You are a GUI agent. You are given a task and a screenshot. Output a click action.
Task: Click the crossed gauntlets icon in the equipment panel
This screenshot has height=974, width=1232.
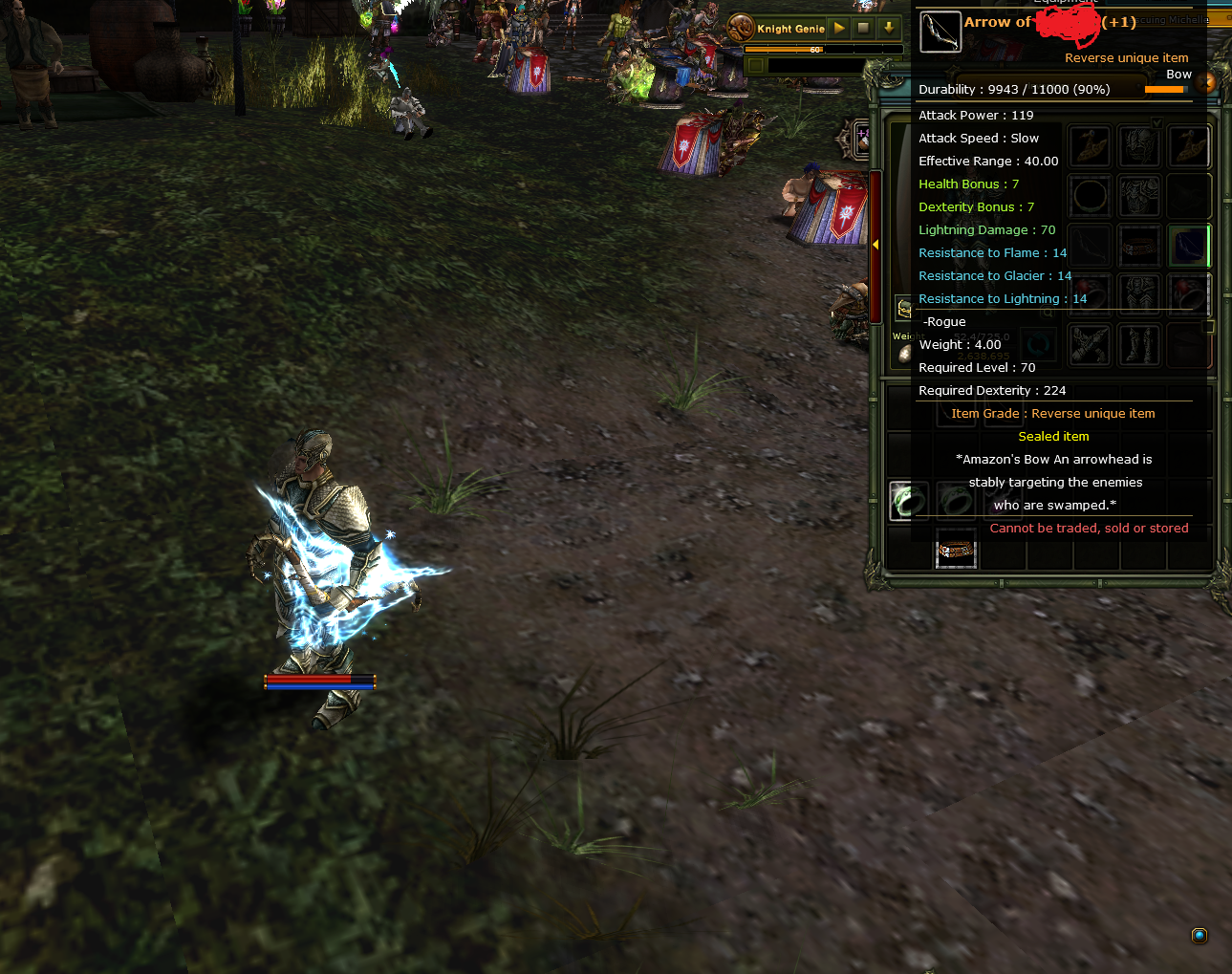coord(1090,343)
